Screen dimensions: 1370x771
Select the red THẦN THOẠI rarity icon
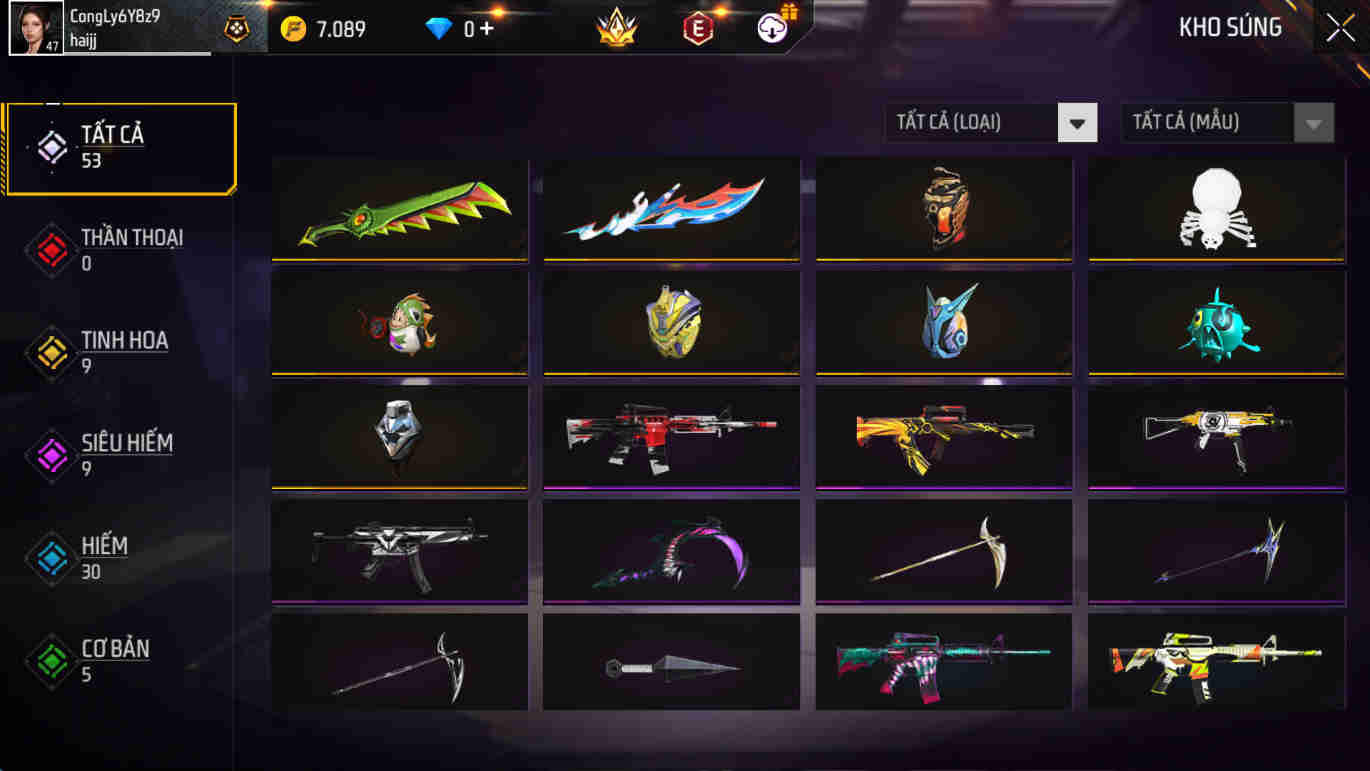(x=51, y=250)
